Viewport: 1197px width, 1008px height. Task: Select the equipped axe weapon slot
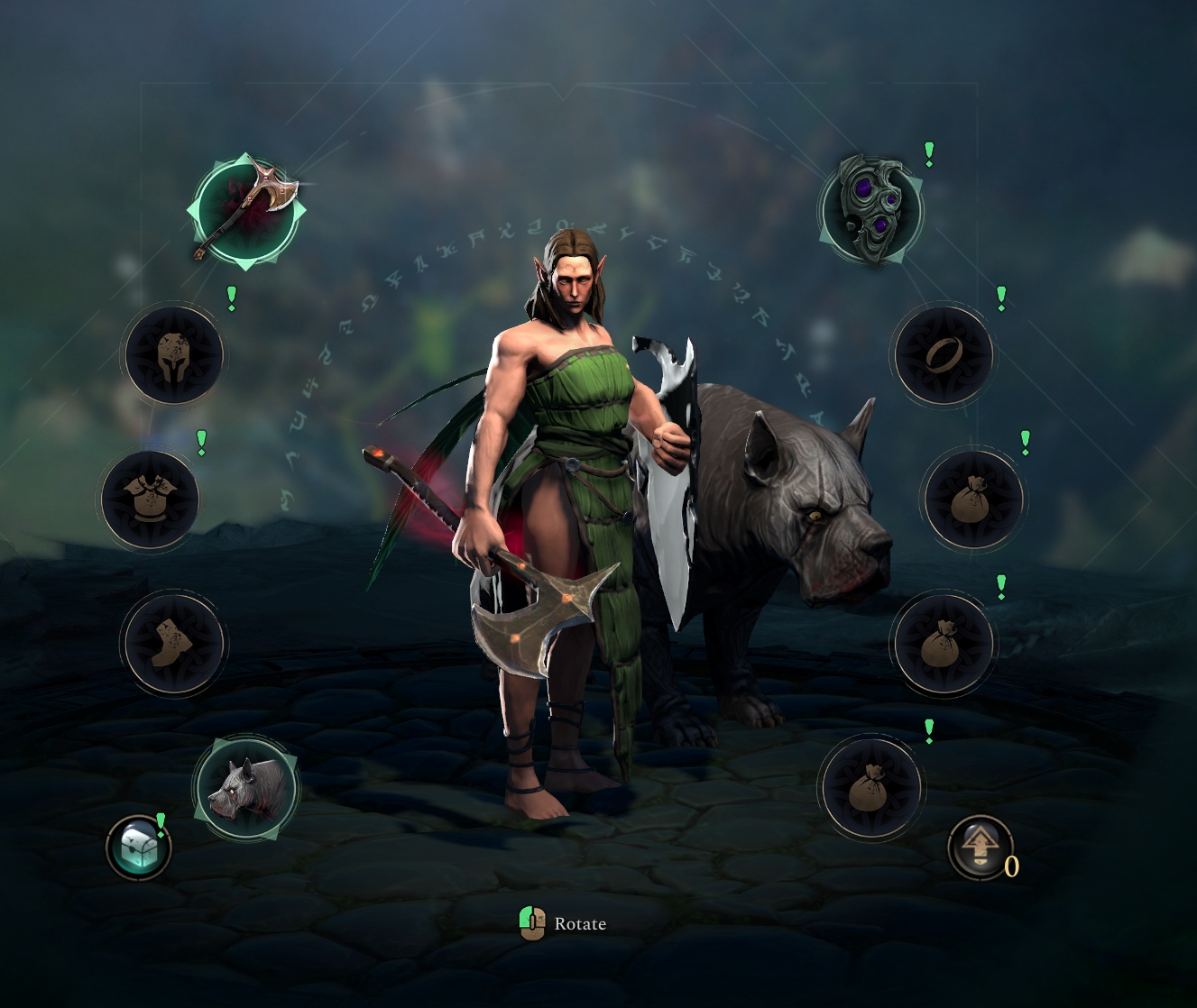point(245,209)
